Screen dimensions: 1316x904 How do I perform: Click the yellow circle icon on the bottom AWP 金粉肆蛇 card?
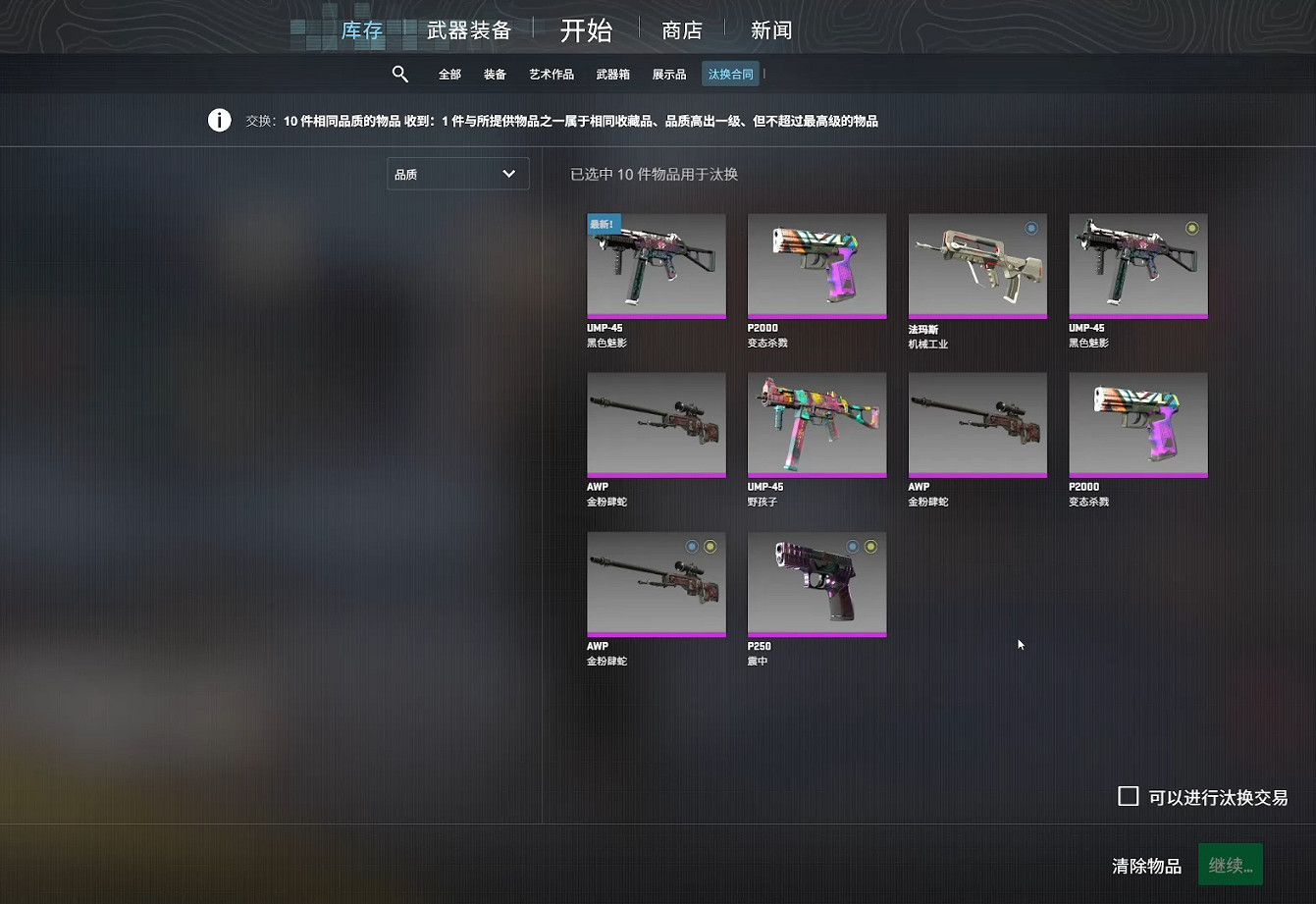[709, 546]
